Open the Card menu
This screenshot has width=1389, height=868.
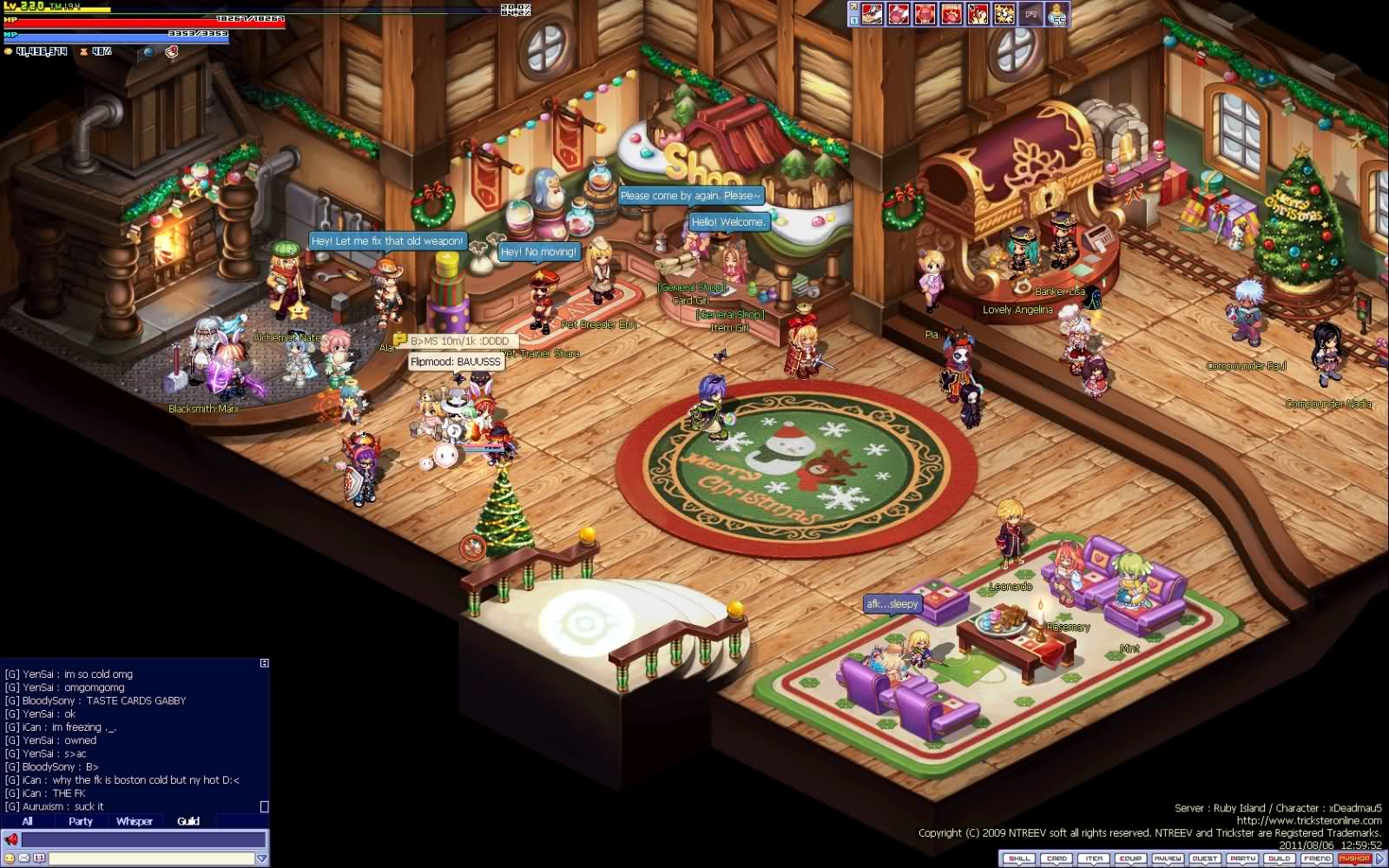[1057, 858]
